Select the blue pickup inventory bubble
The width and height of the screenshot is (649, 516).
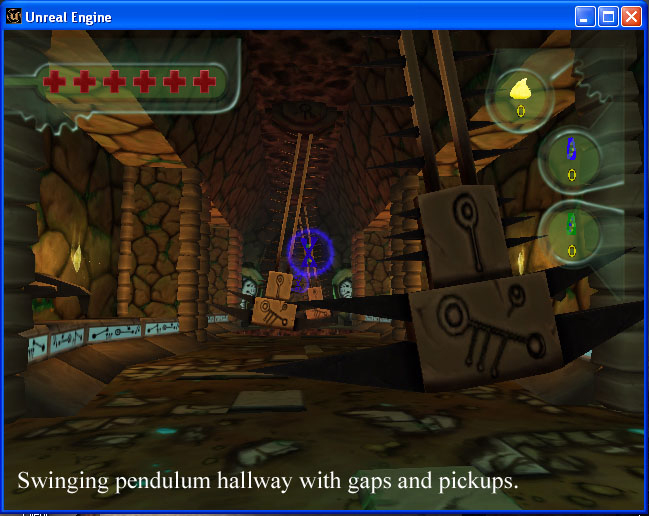571,157
